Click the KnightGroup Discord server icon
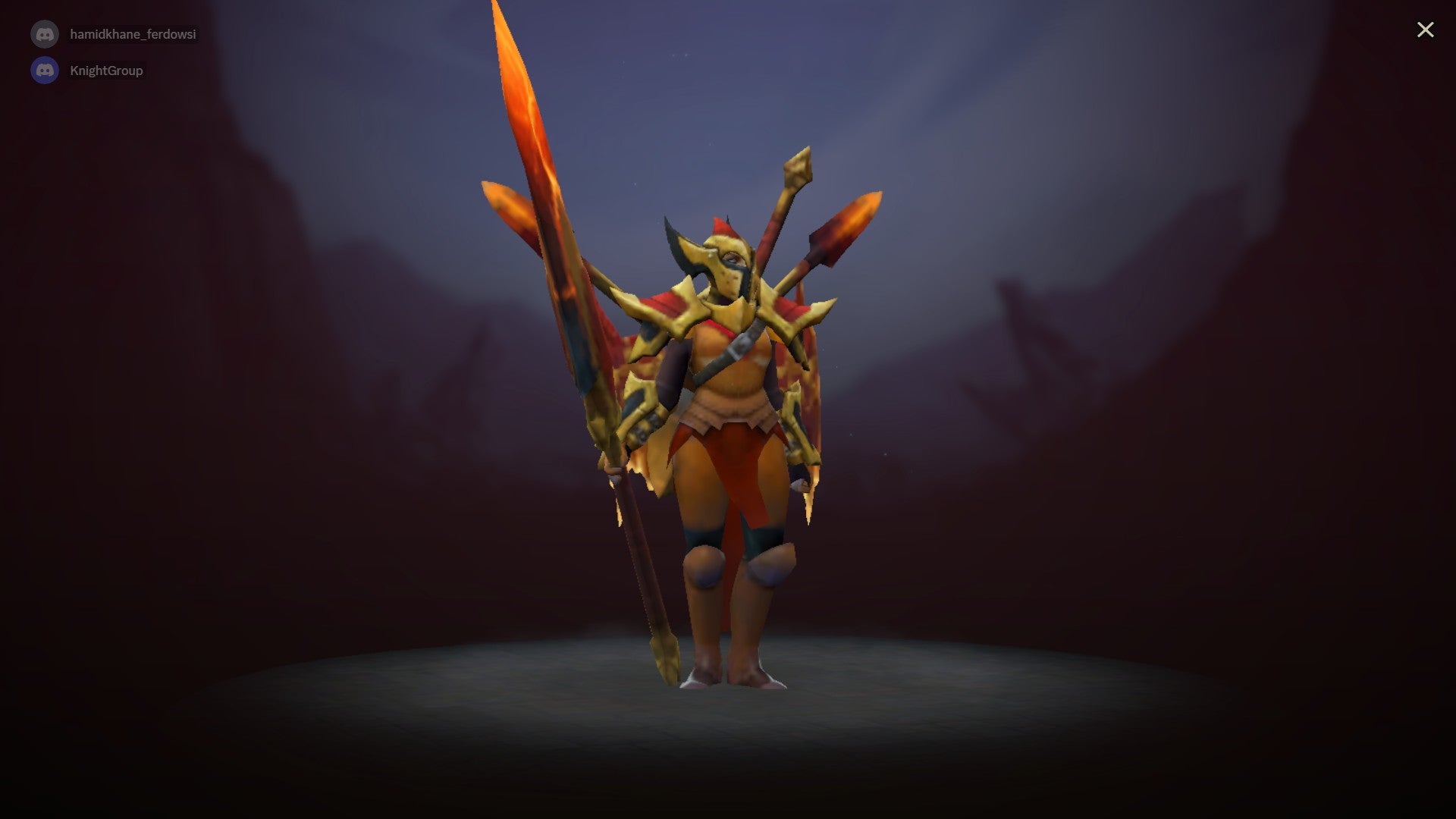Image resolution: width=1456 pixels, height=819 pixels. [x=44, y=70]
